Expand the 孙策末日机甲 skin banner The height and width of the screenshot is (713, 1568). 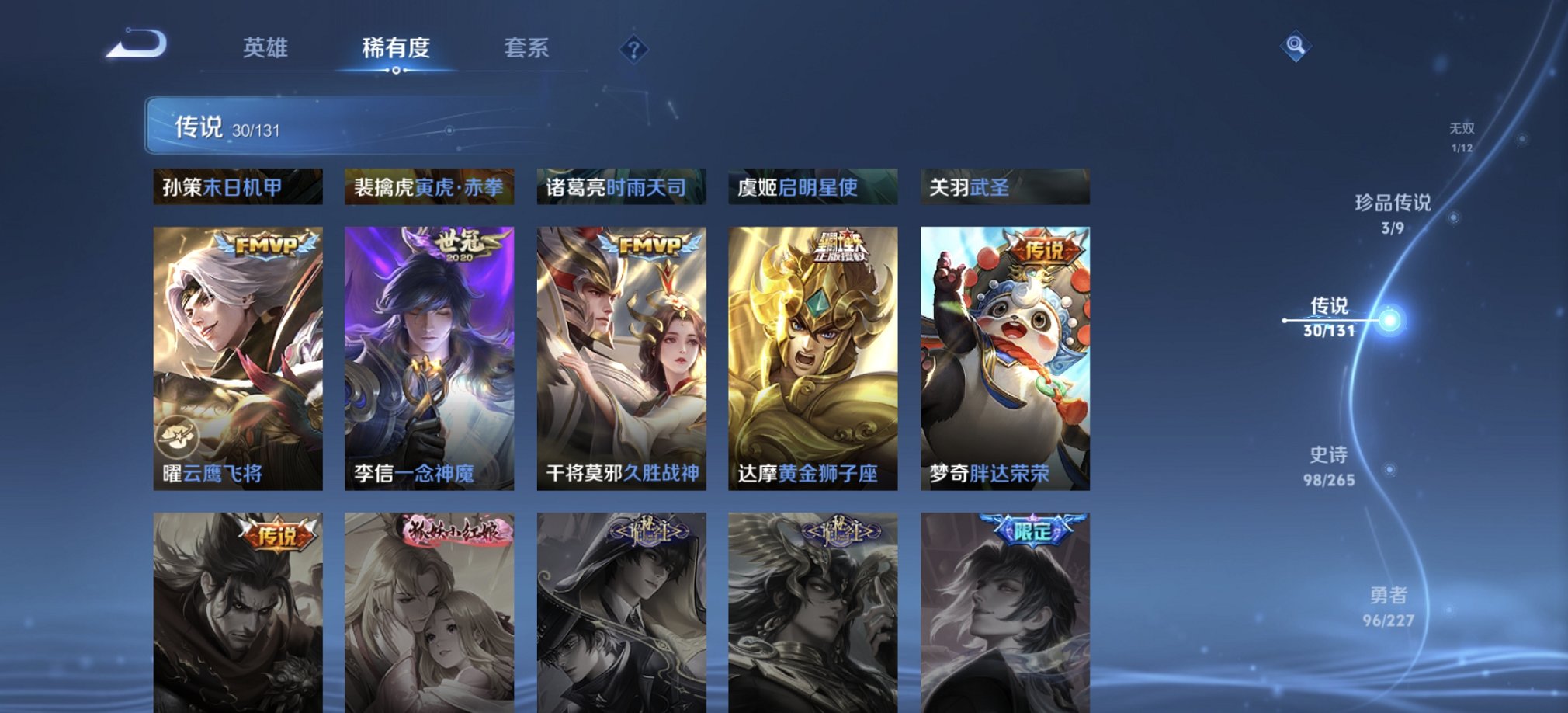point(238,186)
